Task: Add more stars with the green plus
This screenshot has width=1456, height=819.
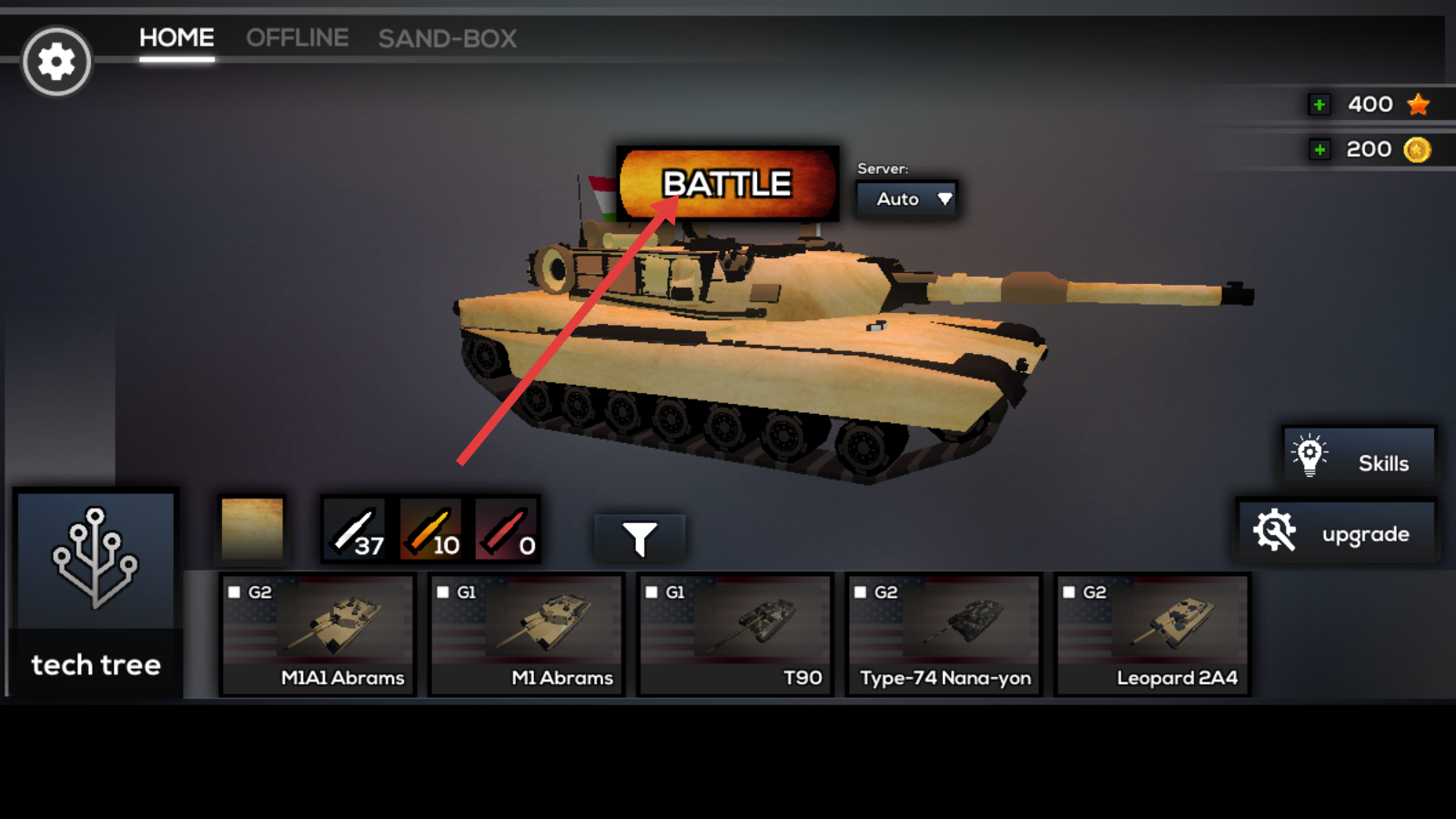Action: 1319,105
